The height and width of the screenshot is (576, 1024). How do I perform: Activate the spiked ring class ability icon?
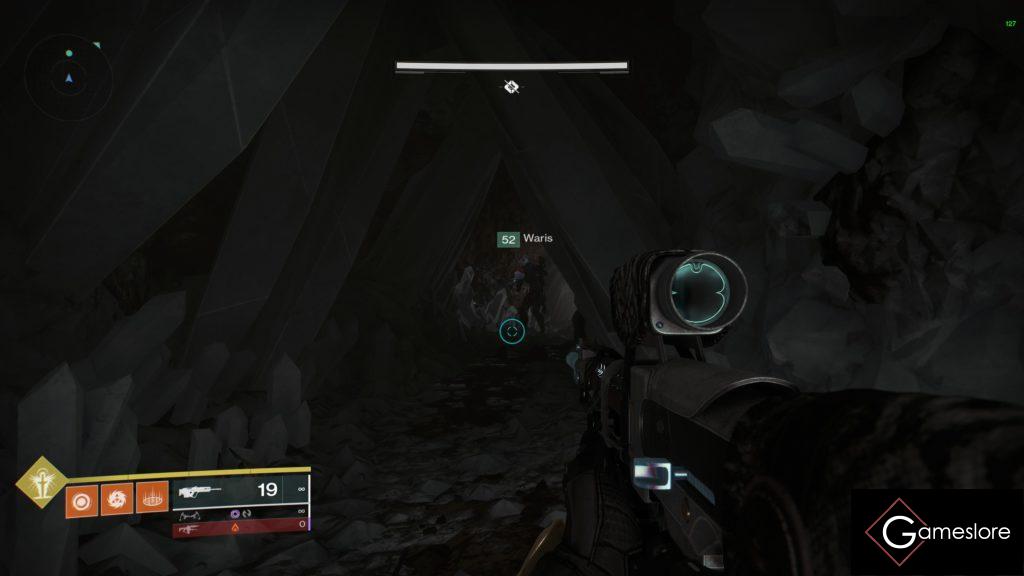coord(151,497)
